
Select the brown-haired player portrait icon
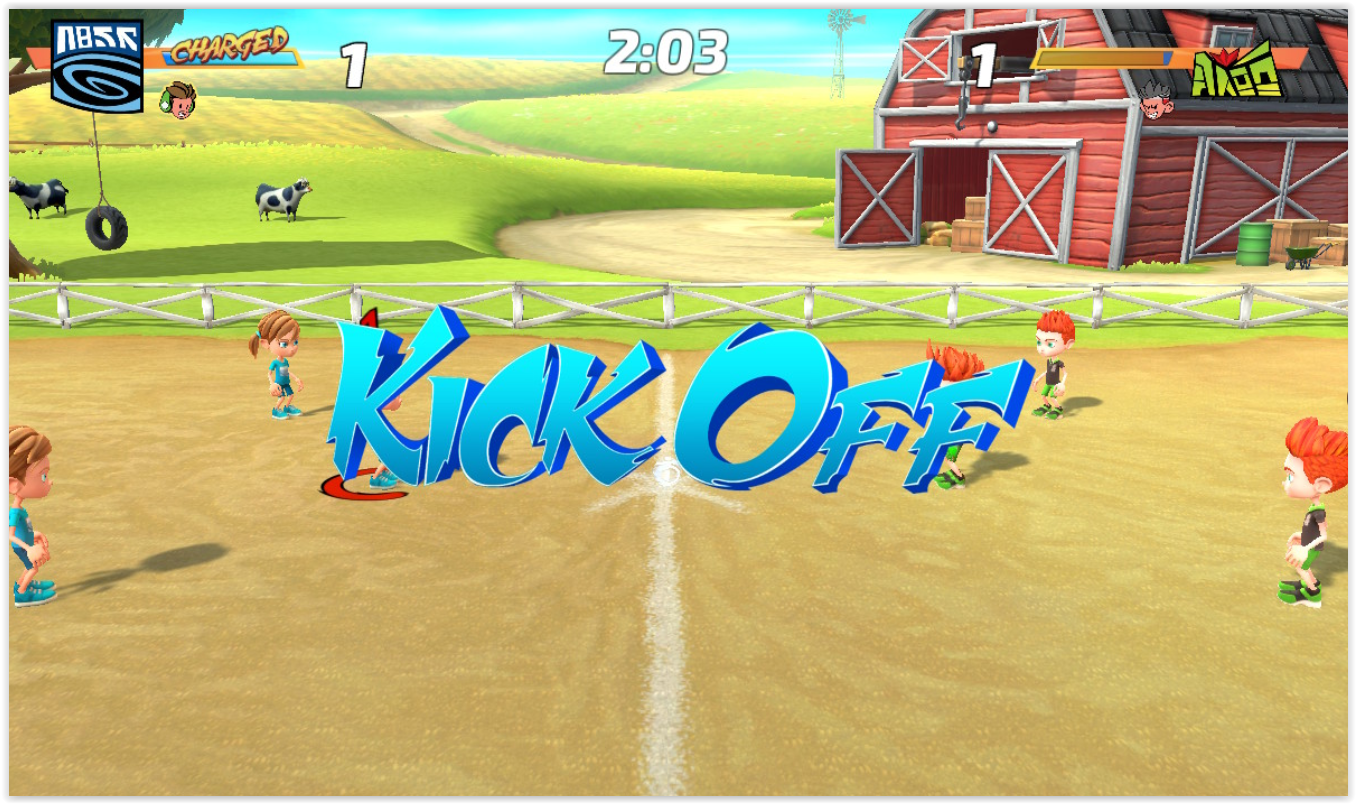pos(178,101)
